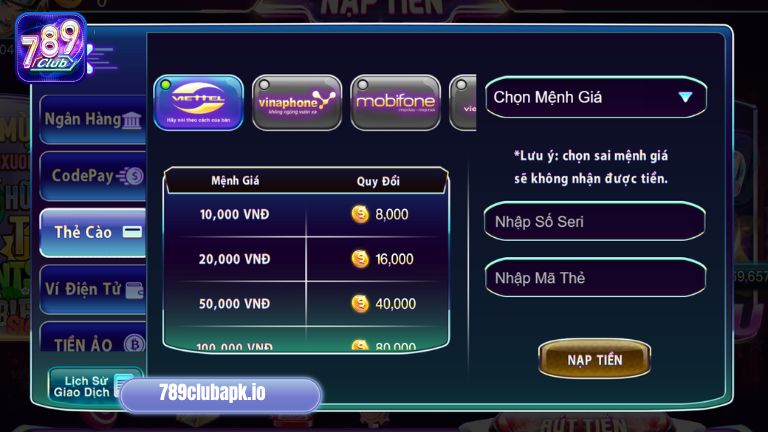Viewport: 768px width, 432px height.
Task: Select the Thẻ Cào tab
Action: coord(92,232)
